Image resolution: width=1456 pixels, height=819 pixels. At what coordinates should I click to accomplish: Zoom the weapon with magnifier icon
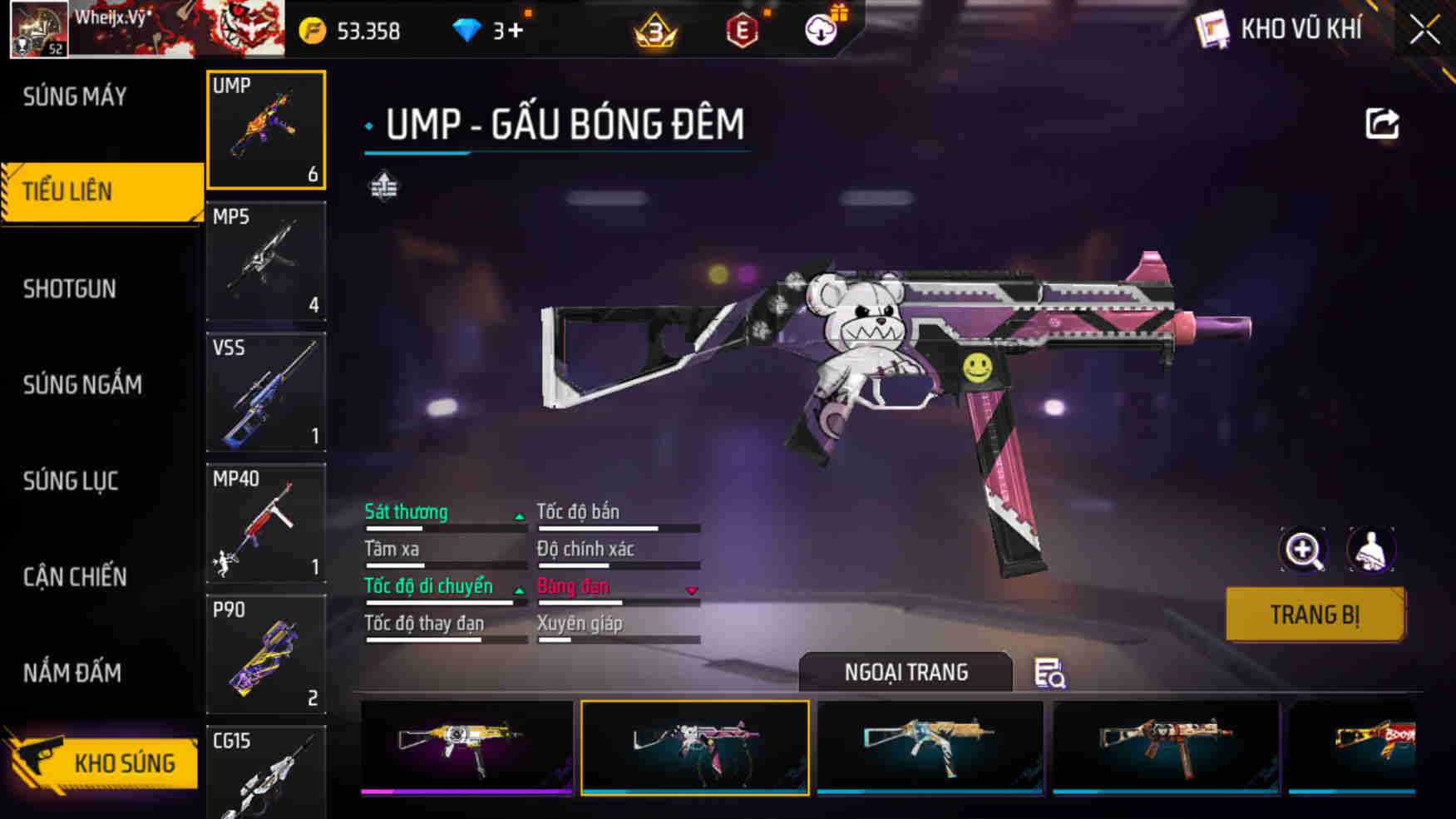click(x=1303, y=550)
